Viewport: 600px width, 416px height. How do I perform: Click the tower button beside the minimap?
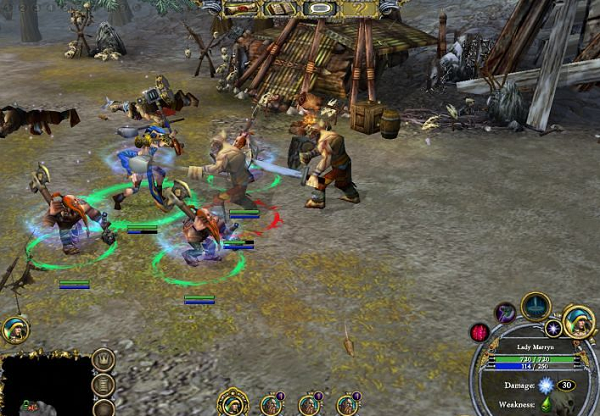102,384
